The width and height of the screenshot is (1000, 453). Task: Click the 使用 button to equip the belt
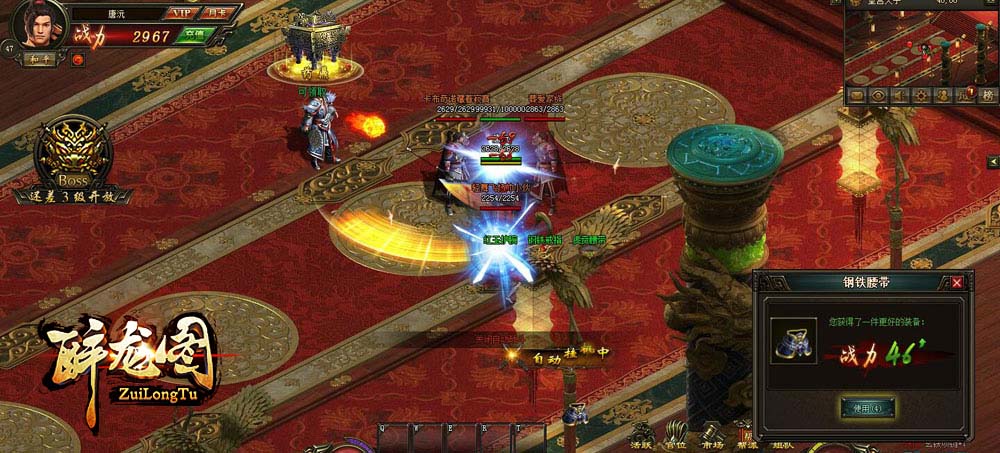[867, 408]
